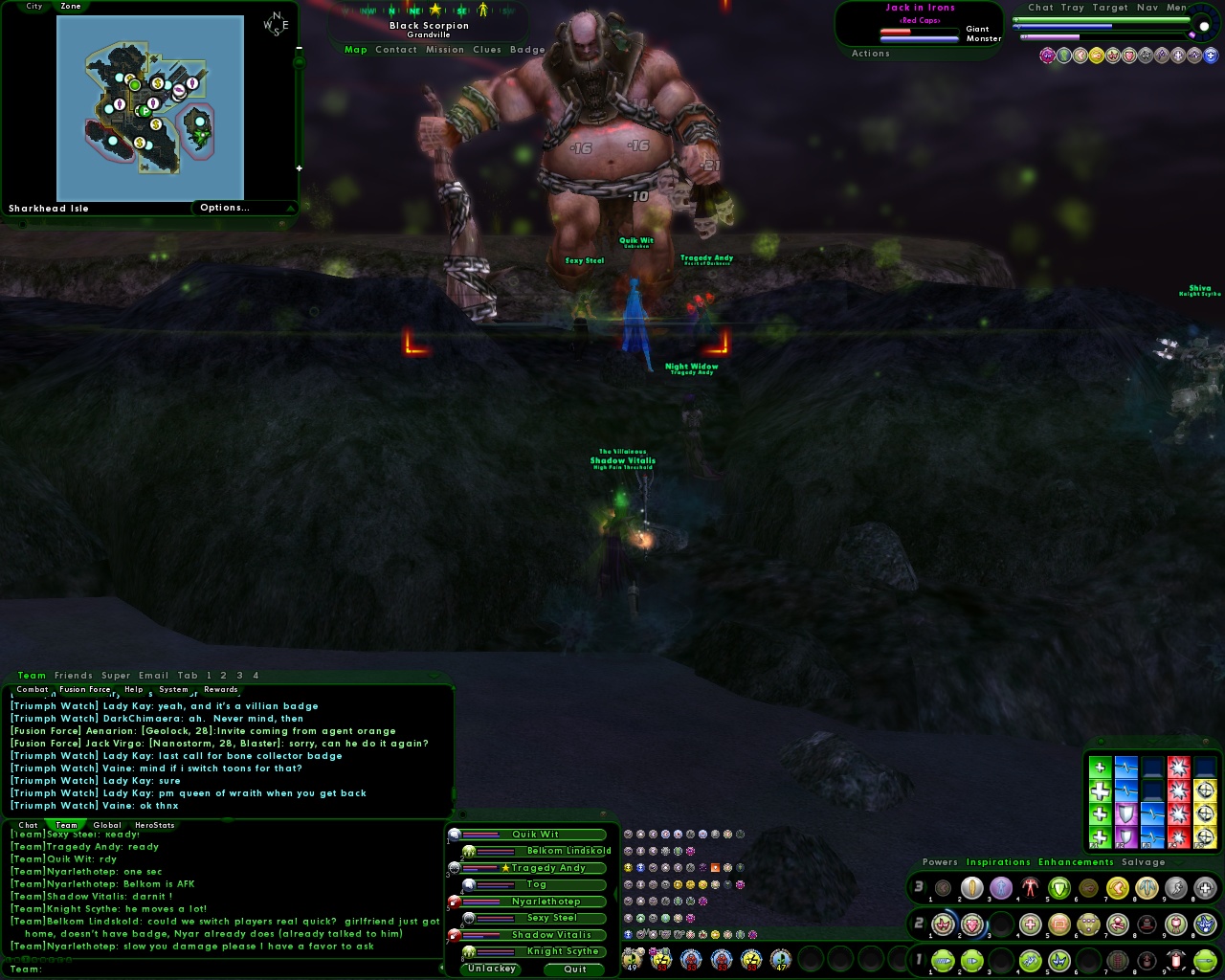1225x980 pixels.
Task: Open the Badge panel
Action: click(527, 50)
